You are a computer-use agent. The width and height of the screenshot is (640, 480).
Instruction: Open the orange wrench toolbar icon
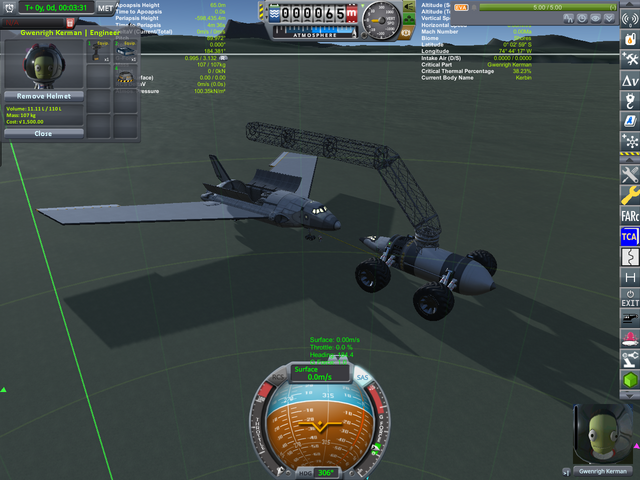click(x=630, y=194)
